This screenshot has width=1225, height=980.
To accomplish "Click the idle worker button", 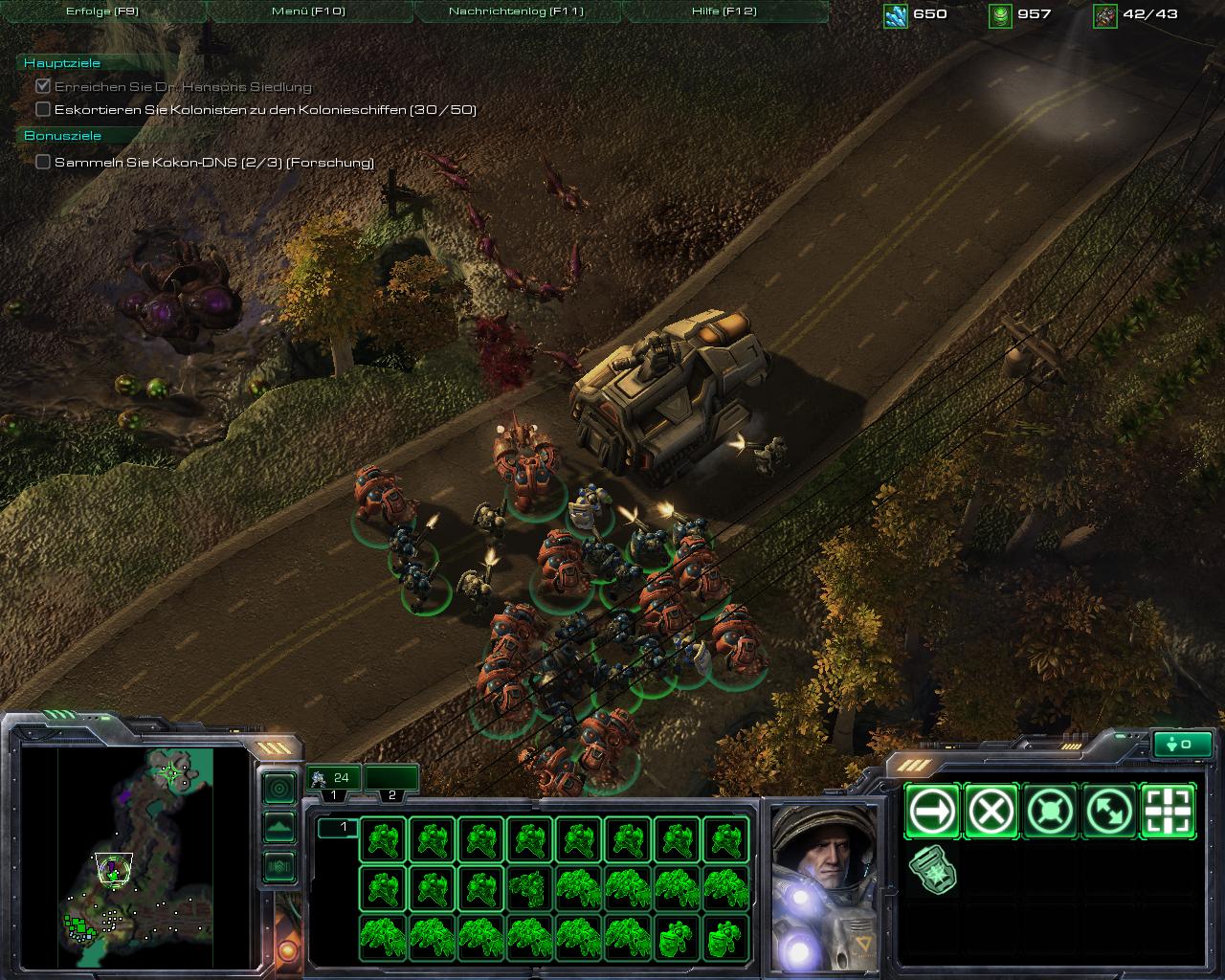I will point(1183,744).
